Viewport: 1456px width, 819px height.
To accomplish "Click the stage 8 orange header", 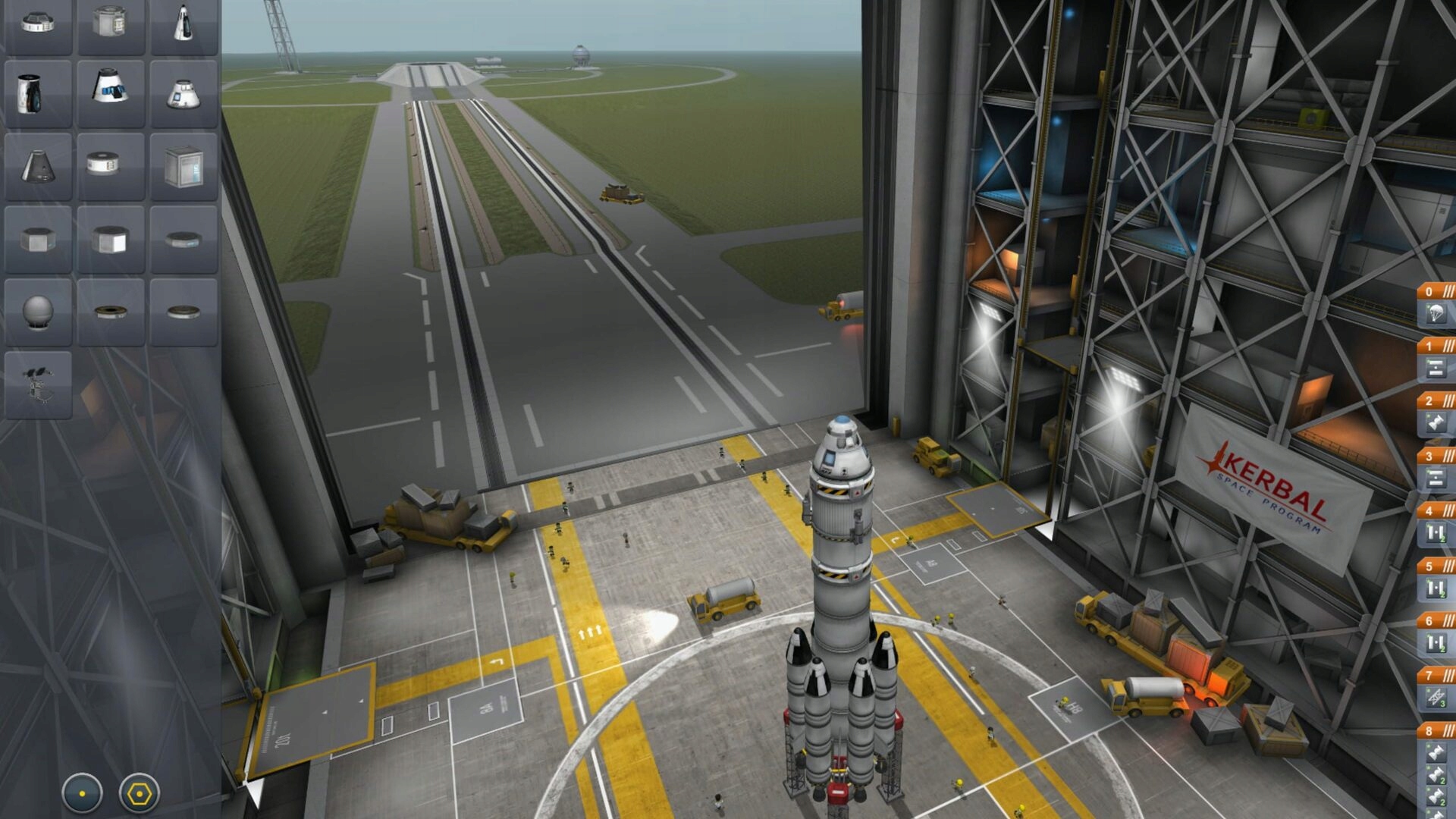I will 1437,730.
